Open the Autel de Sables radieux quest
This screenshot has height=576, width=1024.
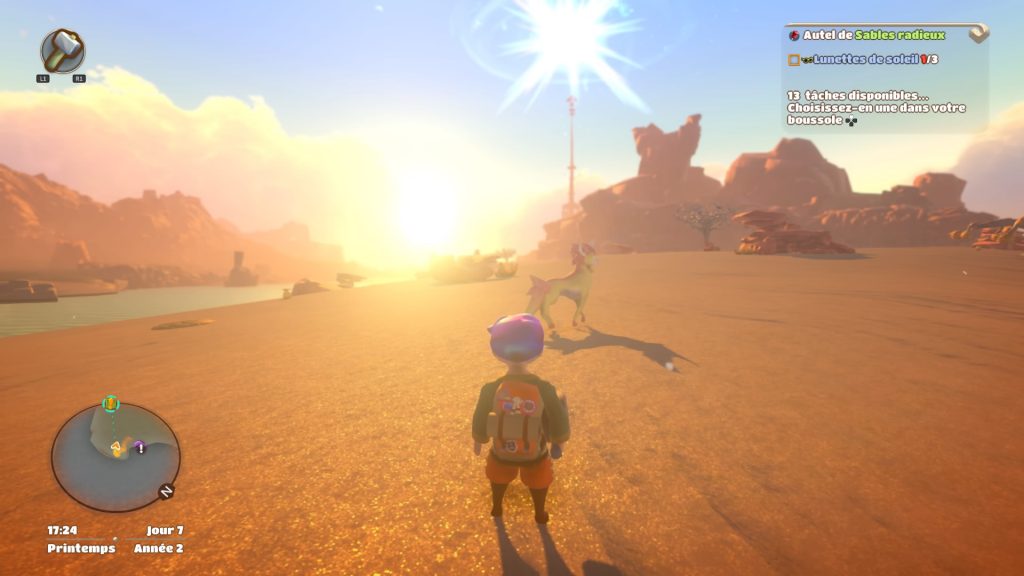tap(873, 35)
